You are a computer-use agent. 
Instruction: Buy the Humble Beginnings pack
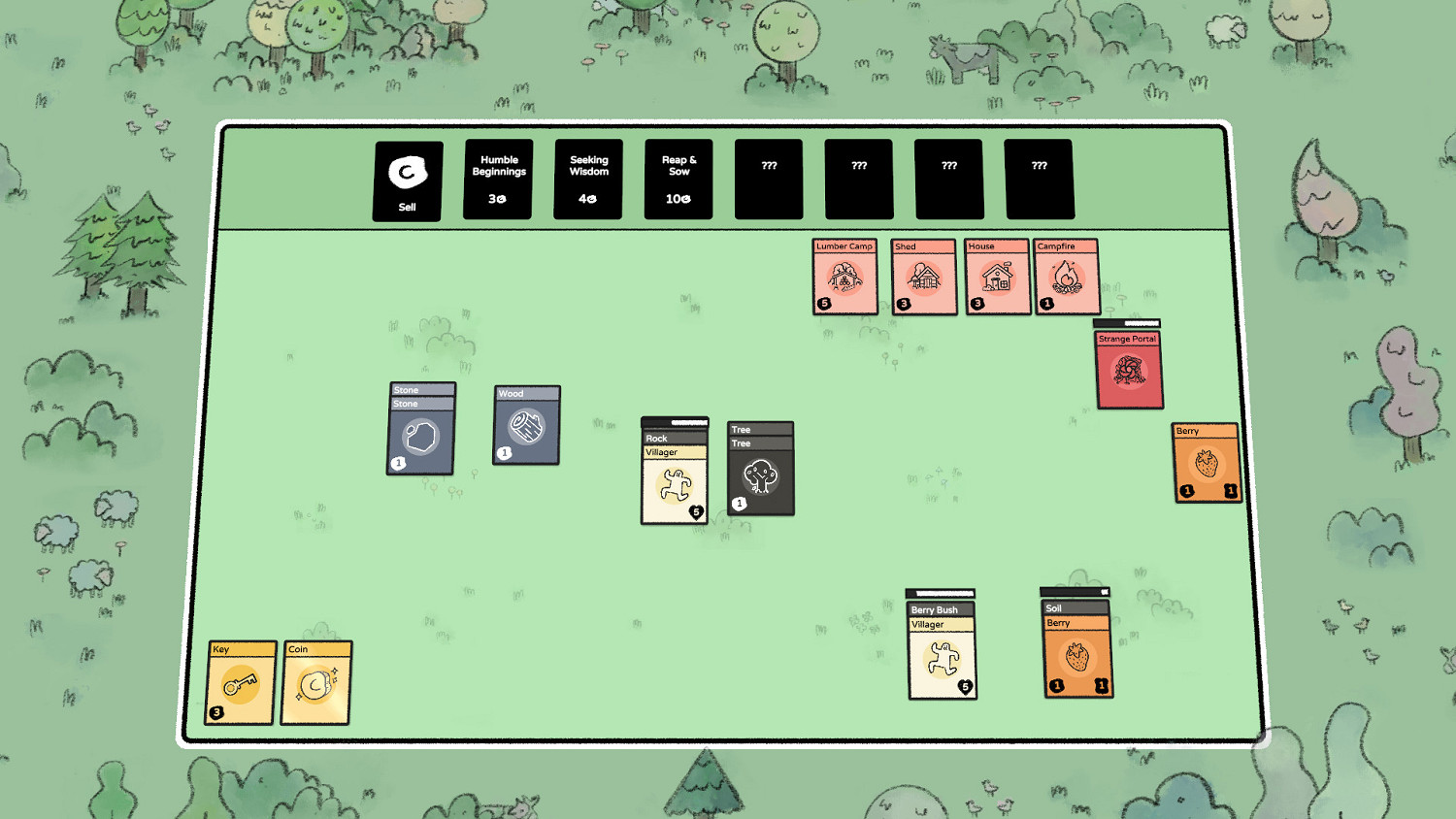click(x=497, y=179)
